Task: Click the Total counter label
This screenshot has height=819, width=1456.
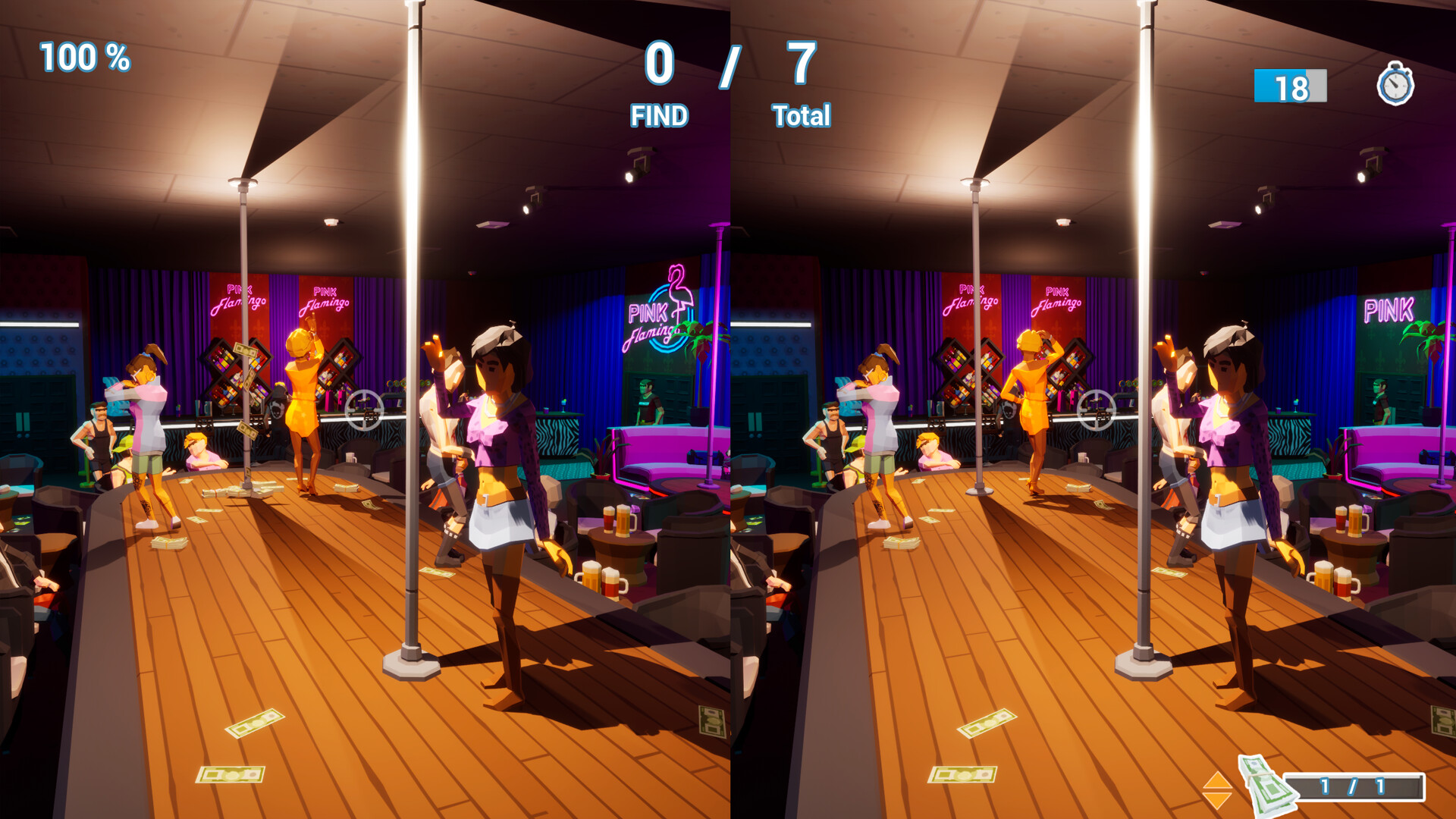Action: tap(800, 117)
